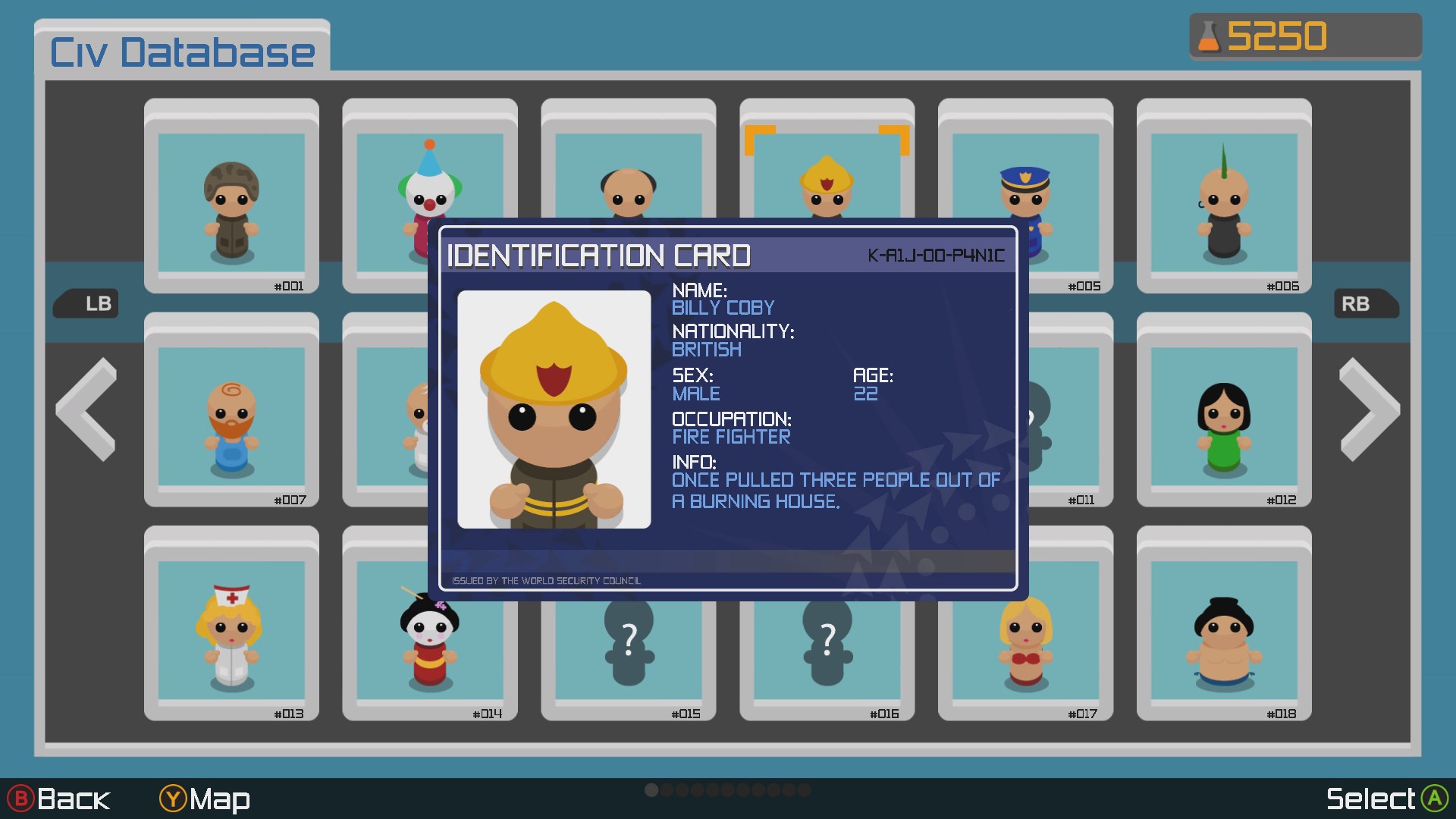Advance to next page with right arrow
1456x819 pixels.
(x=1369, y=409)
